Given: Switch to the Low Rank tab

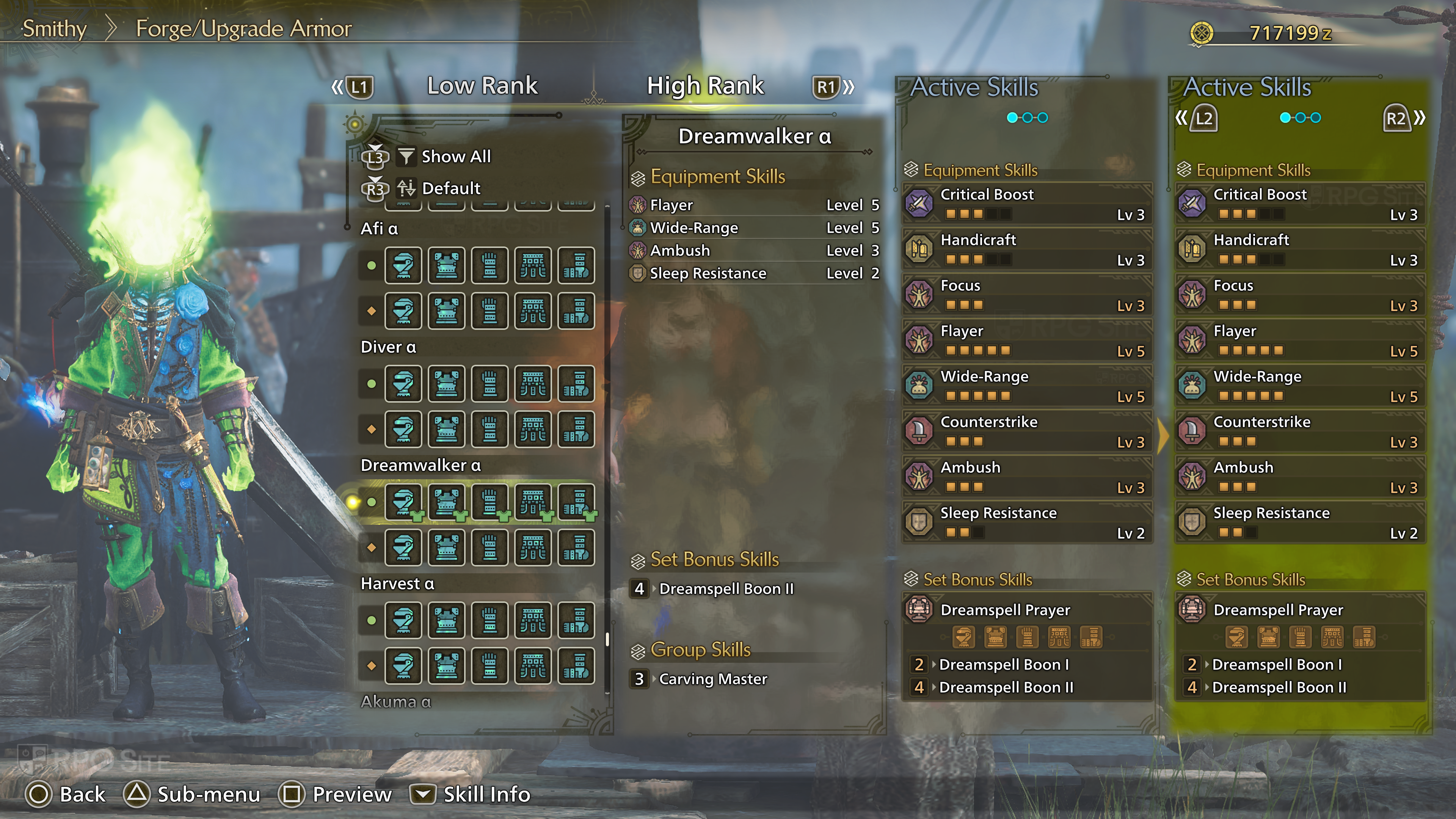Looking at the screenshot, I should (482, 86).
